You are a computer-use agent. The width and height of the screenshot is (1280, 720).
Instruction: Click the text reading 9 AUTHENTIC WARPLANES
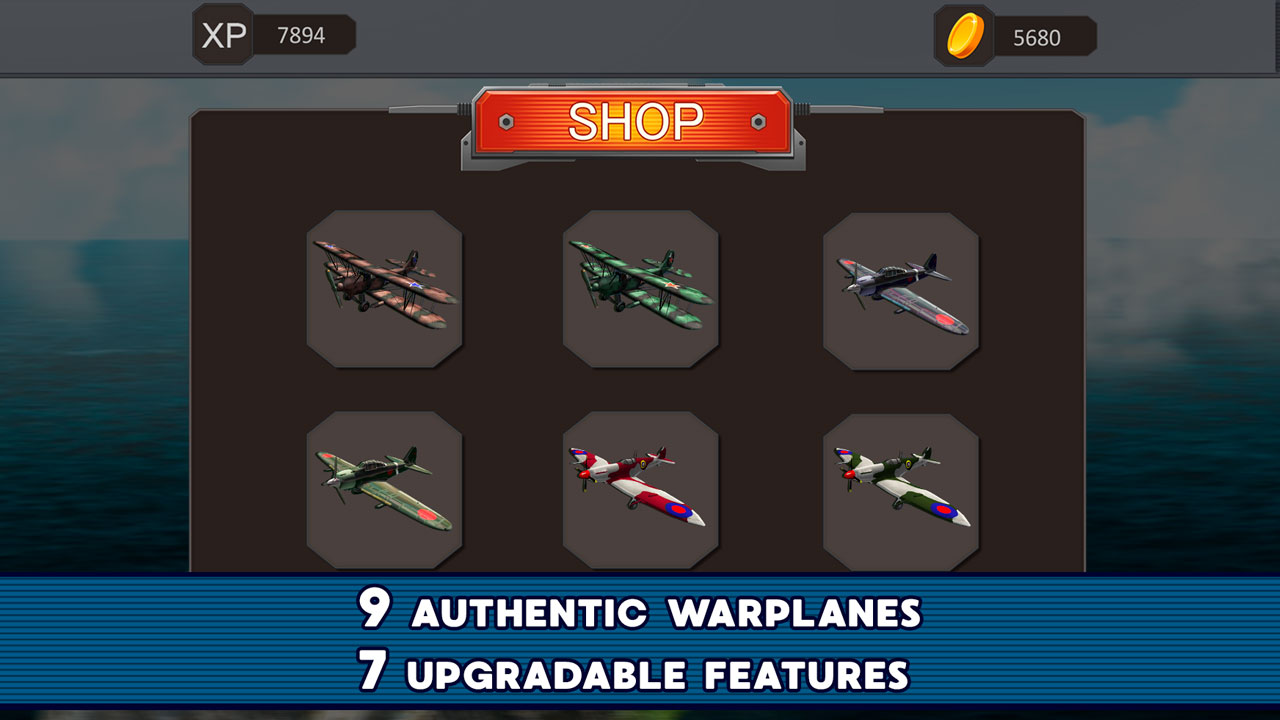pyautogui.click(x=640, y=614)
